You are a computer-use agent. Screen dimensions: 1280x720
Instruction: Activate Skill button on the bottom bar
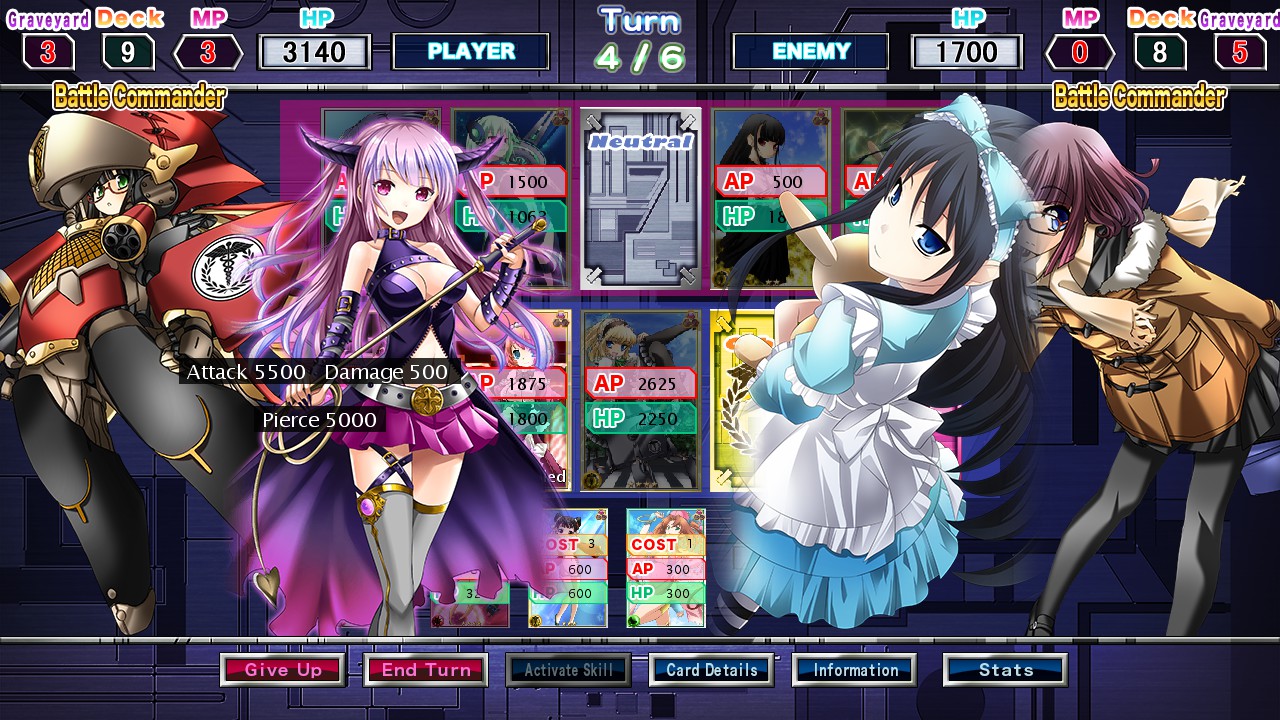point(569,670)
